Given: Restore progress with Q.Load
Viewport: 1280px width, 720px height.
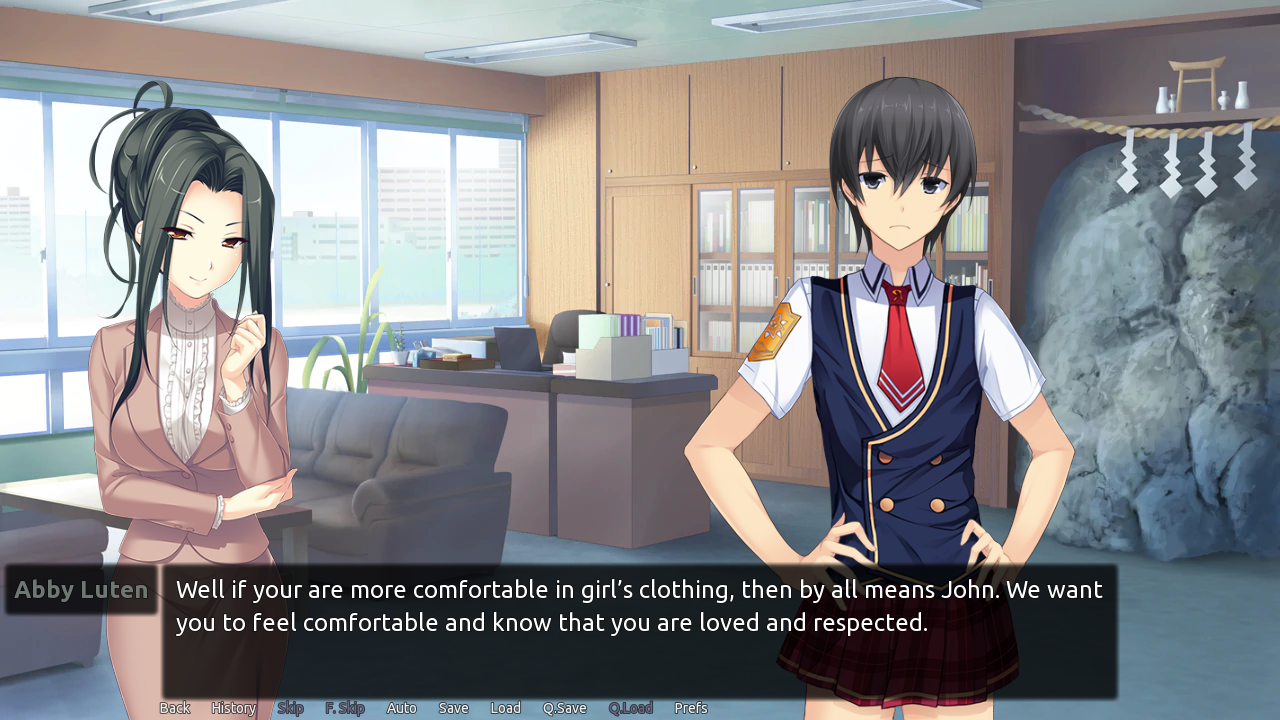Looking at the screenshot, I should [630, 707].
